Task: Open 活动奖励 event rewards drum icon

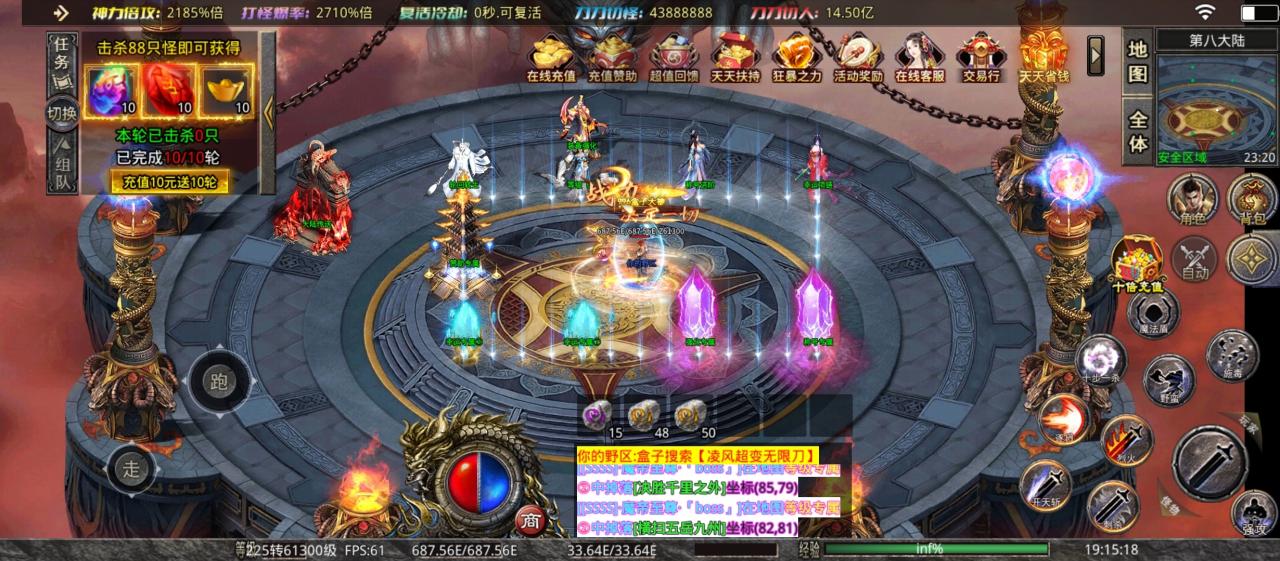Action: [x=858, y=58]
